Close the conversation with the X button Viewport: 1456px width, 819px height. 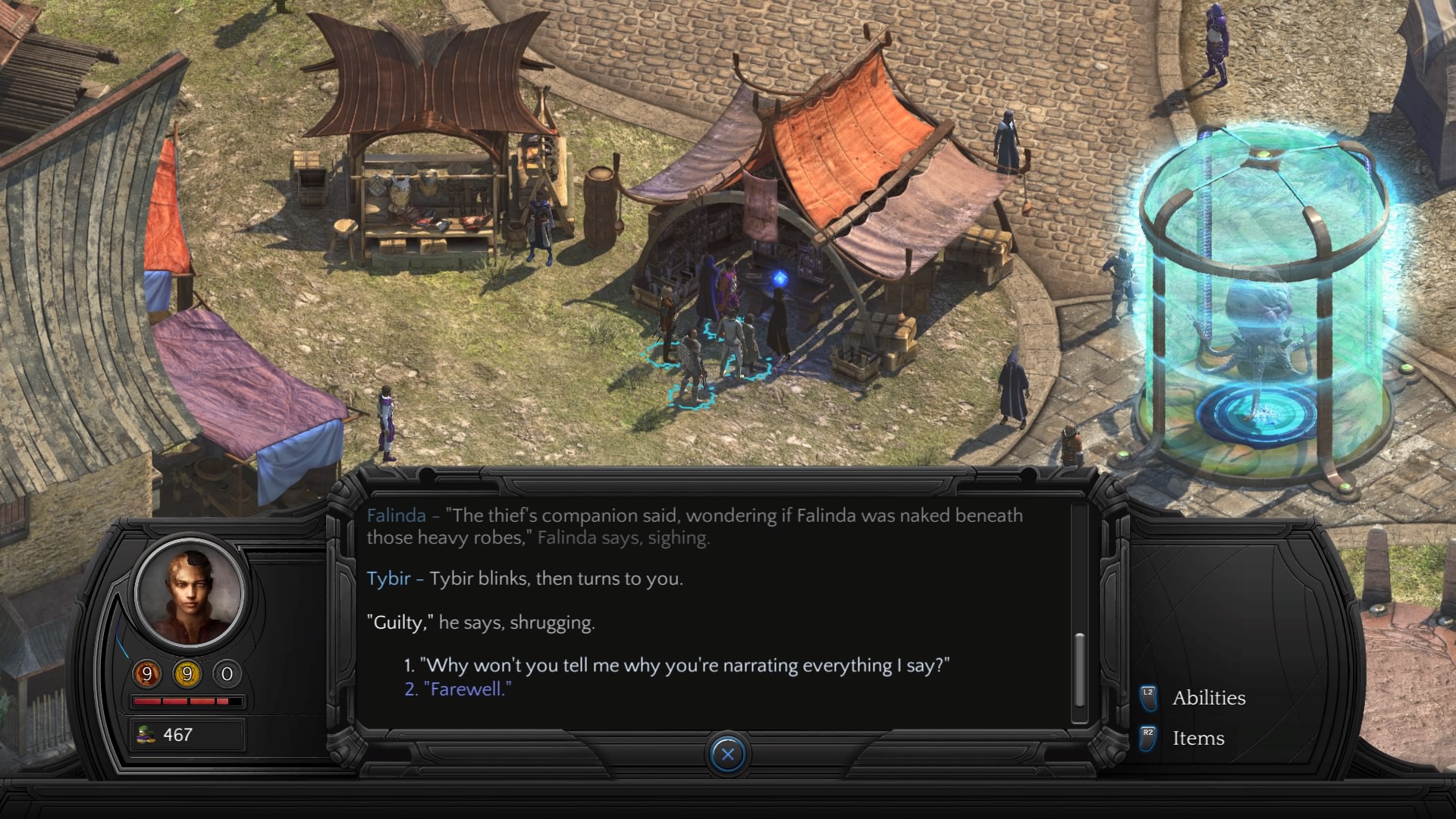coord(728,754)
